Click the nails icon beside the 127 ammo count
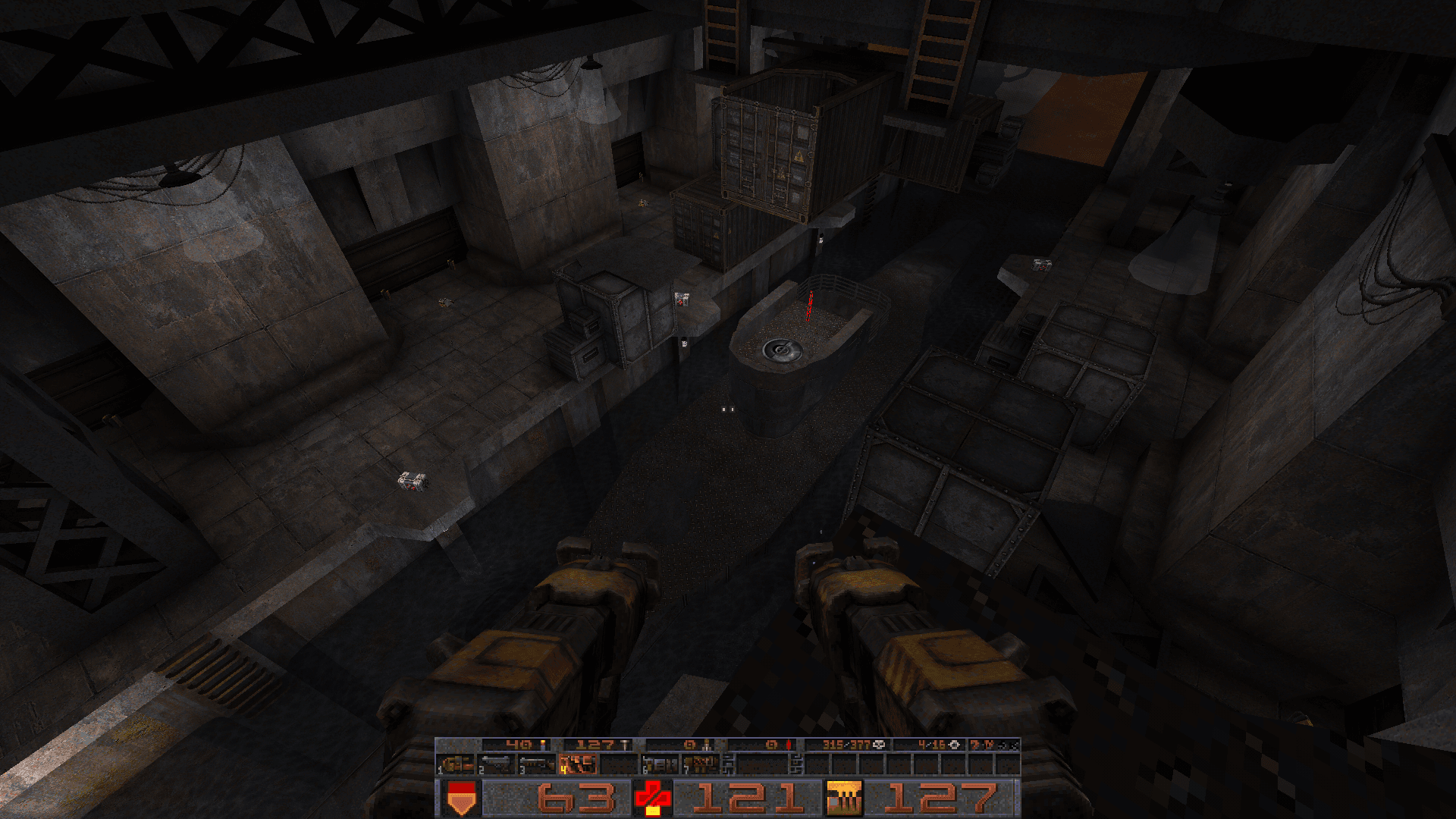 coord(626,744)
